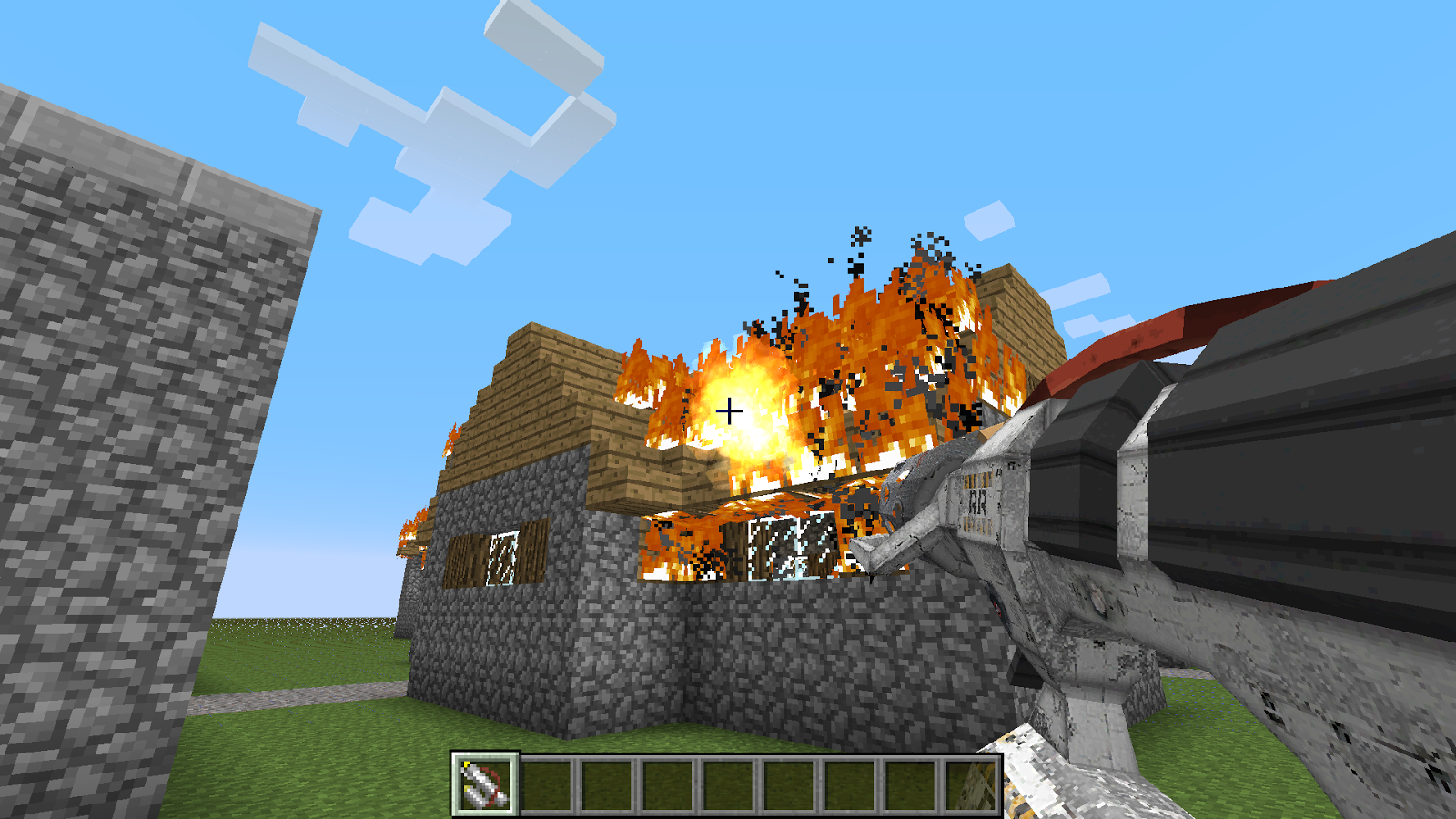
Task: Click the middle hotbar slot
Action: (730, 783)
